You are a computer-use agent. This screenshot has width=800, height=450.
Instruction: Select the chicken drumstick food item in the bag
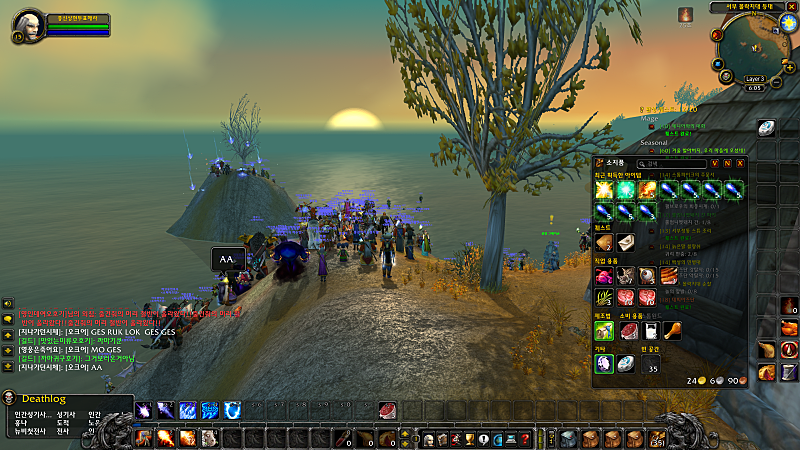[x=672, y=329]
